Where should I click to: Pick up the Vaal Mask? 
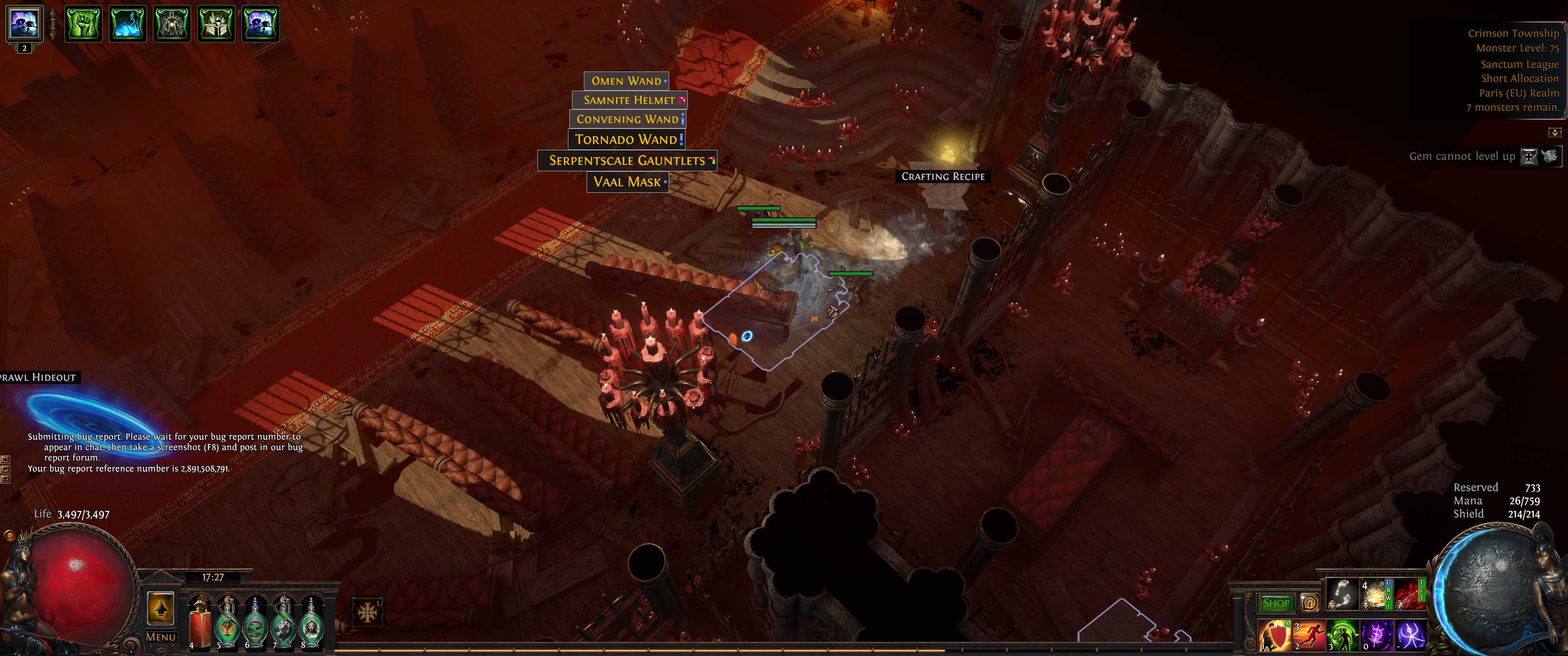tap(627, 182)
